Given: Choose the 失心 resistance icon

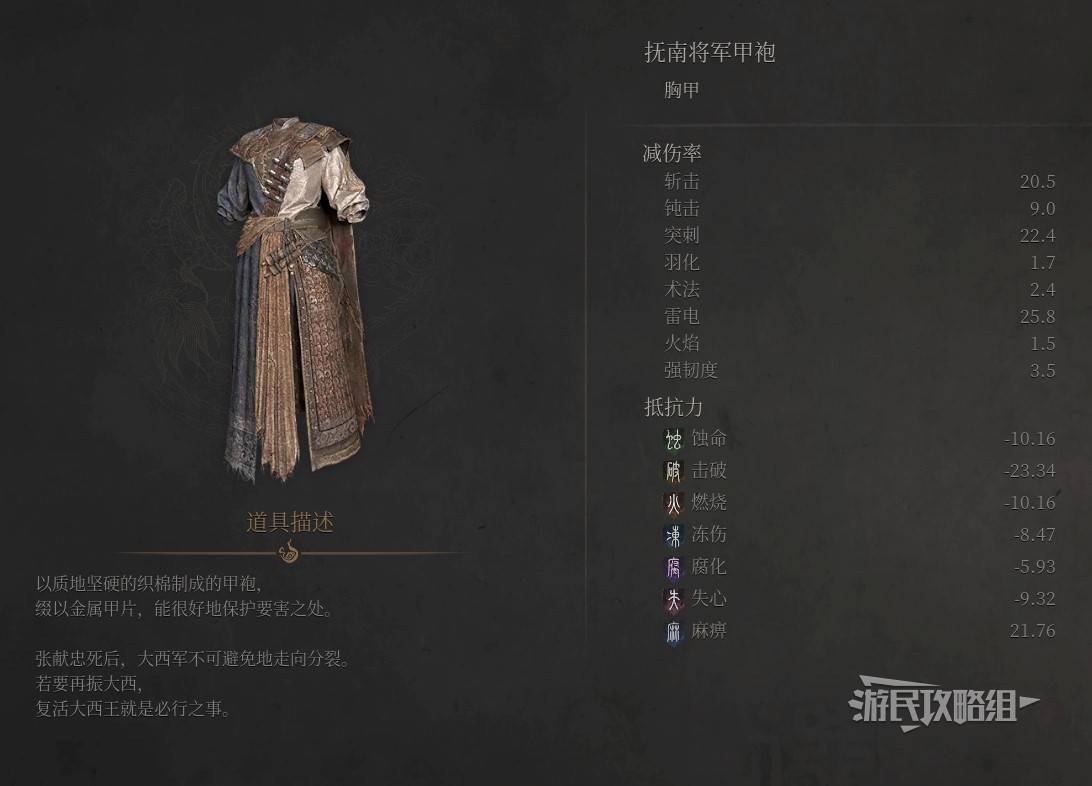Looking at the screenshot, I should pos(674,599).
